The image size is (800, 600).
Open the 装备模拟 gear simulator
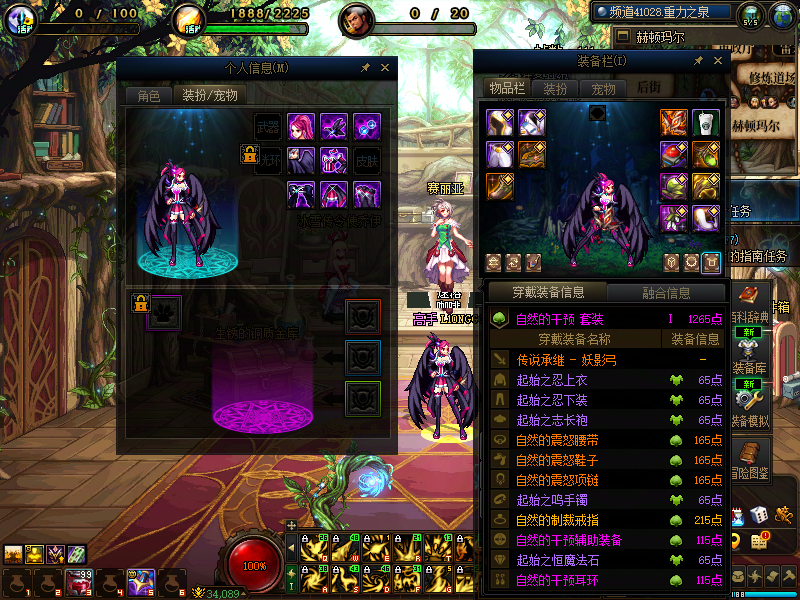tap(750, 402)
